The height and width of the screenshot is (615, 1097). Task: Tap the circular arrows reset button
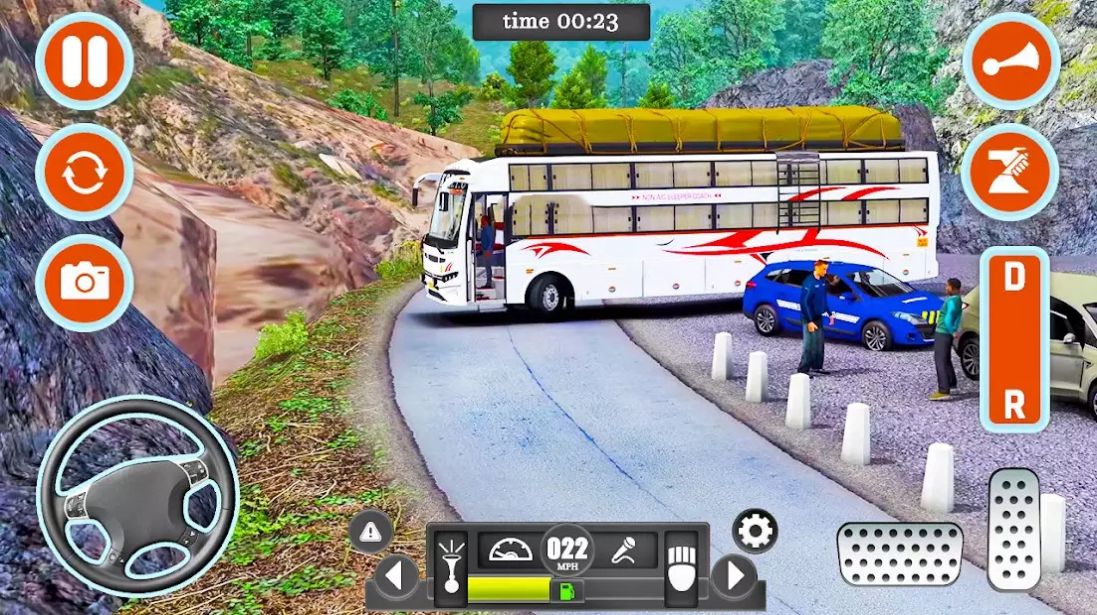84,173
